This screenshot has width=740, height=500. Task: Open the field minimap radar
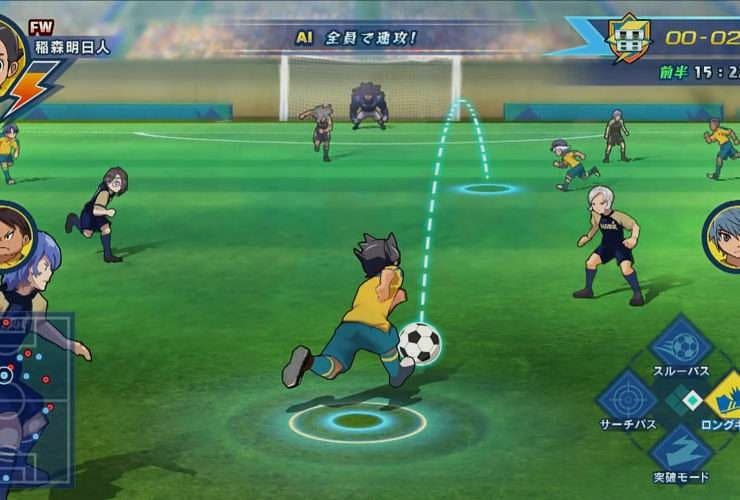click(x=36, y=398)
